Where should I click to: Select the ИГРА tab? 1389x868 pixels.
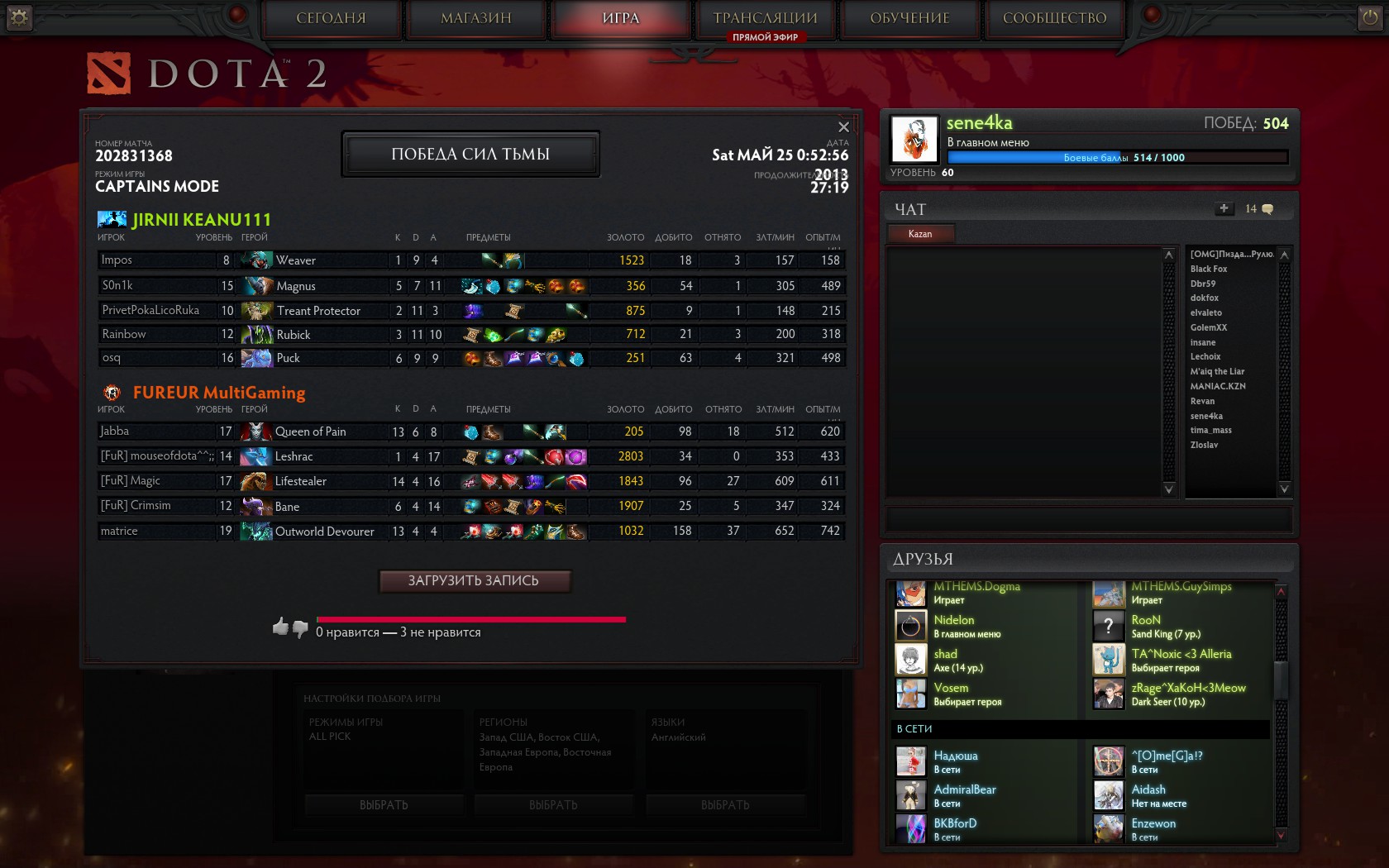point(621,18)
